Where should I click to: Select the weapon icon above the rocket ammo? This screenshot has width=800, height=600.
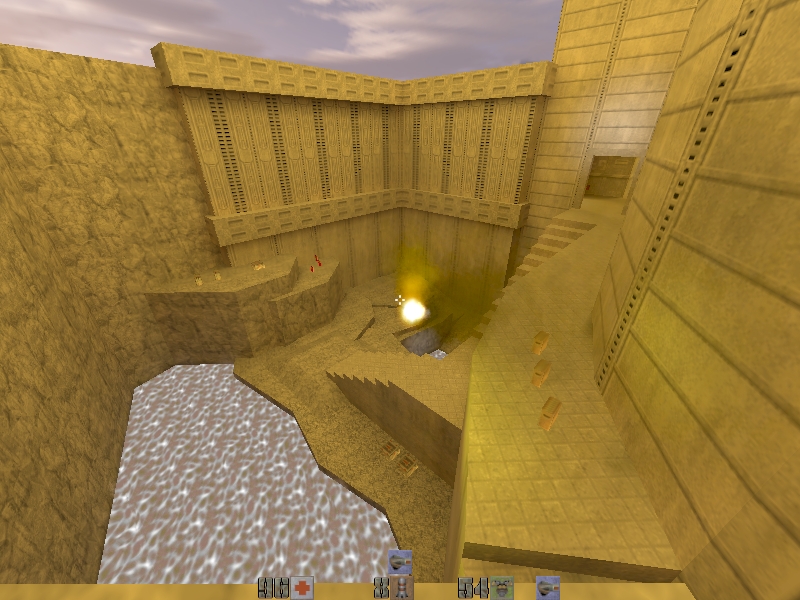(x=400, y=561)
